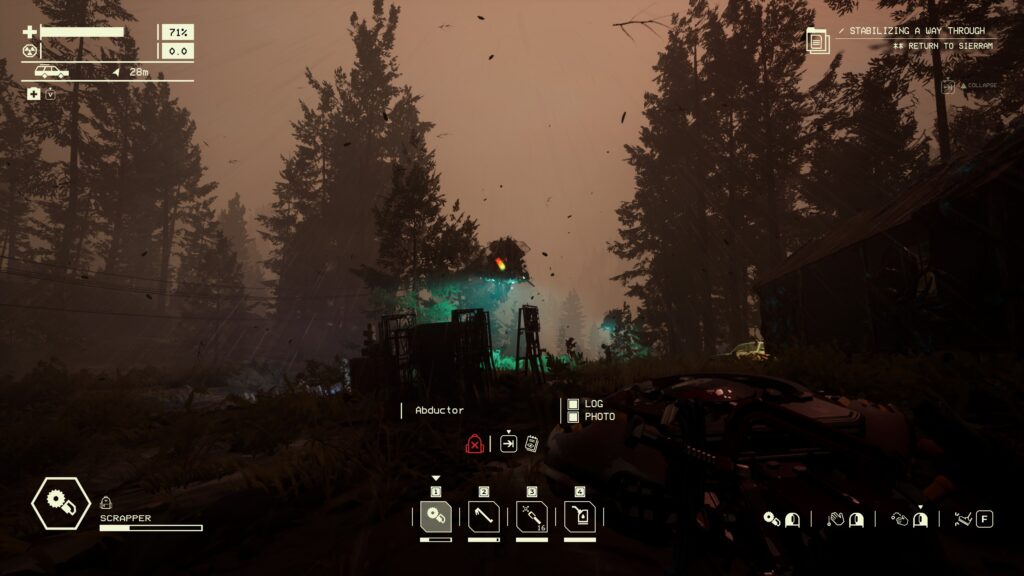The width and height of the screenshot is (1024, 576).
Task: Open the mission log document icon
Action: coord(818,41)
